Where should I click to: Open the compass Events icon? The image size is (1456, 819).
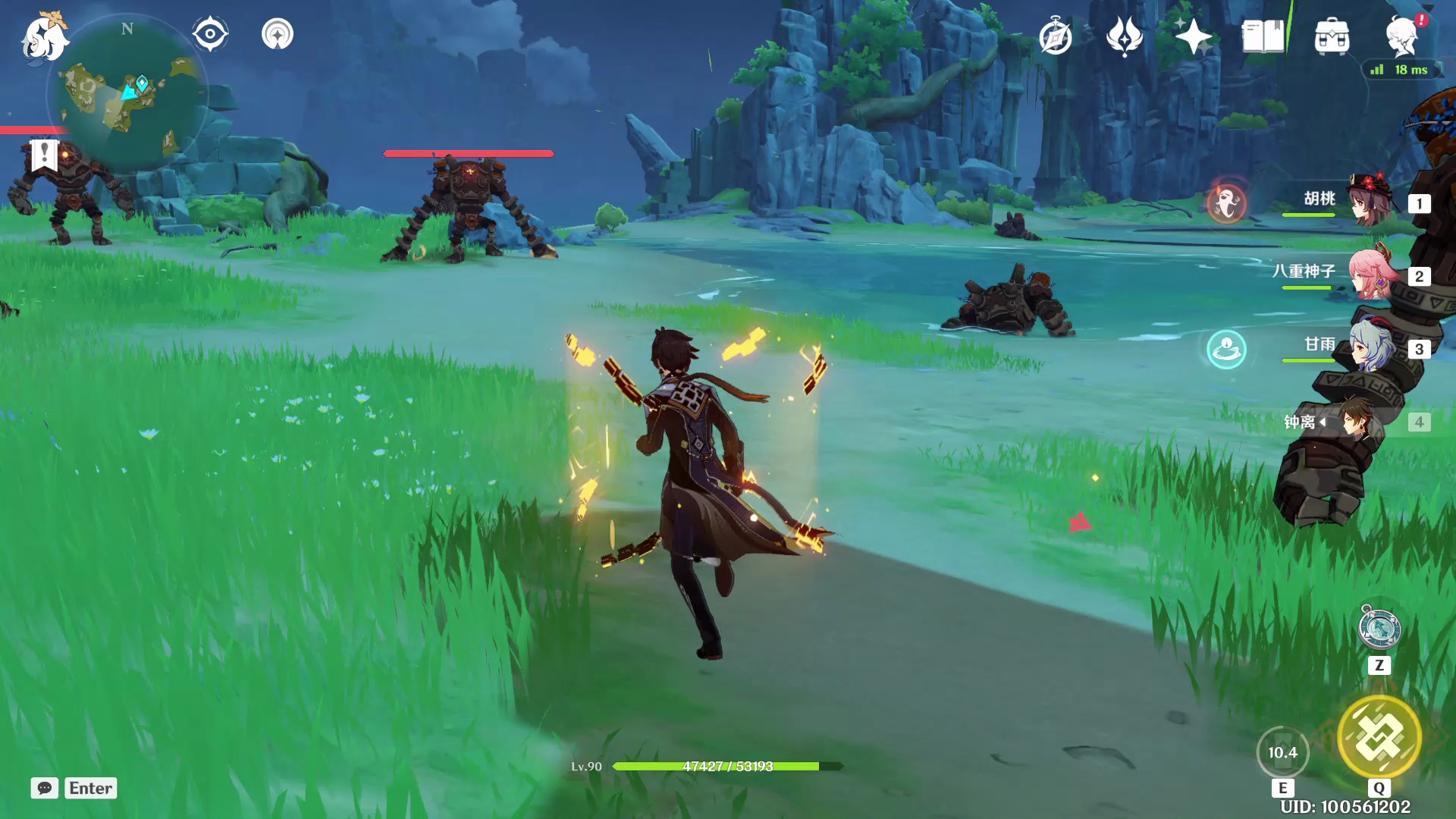pyautogui.click(x=1056, y=36)
